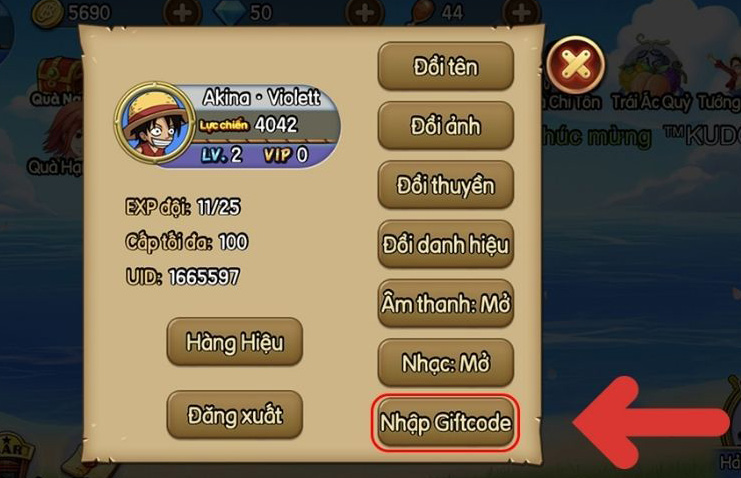Click the Hàng Hiệu button

tap(234, 343)
